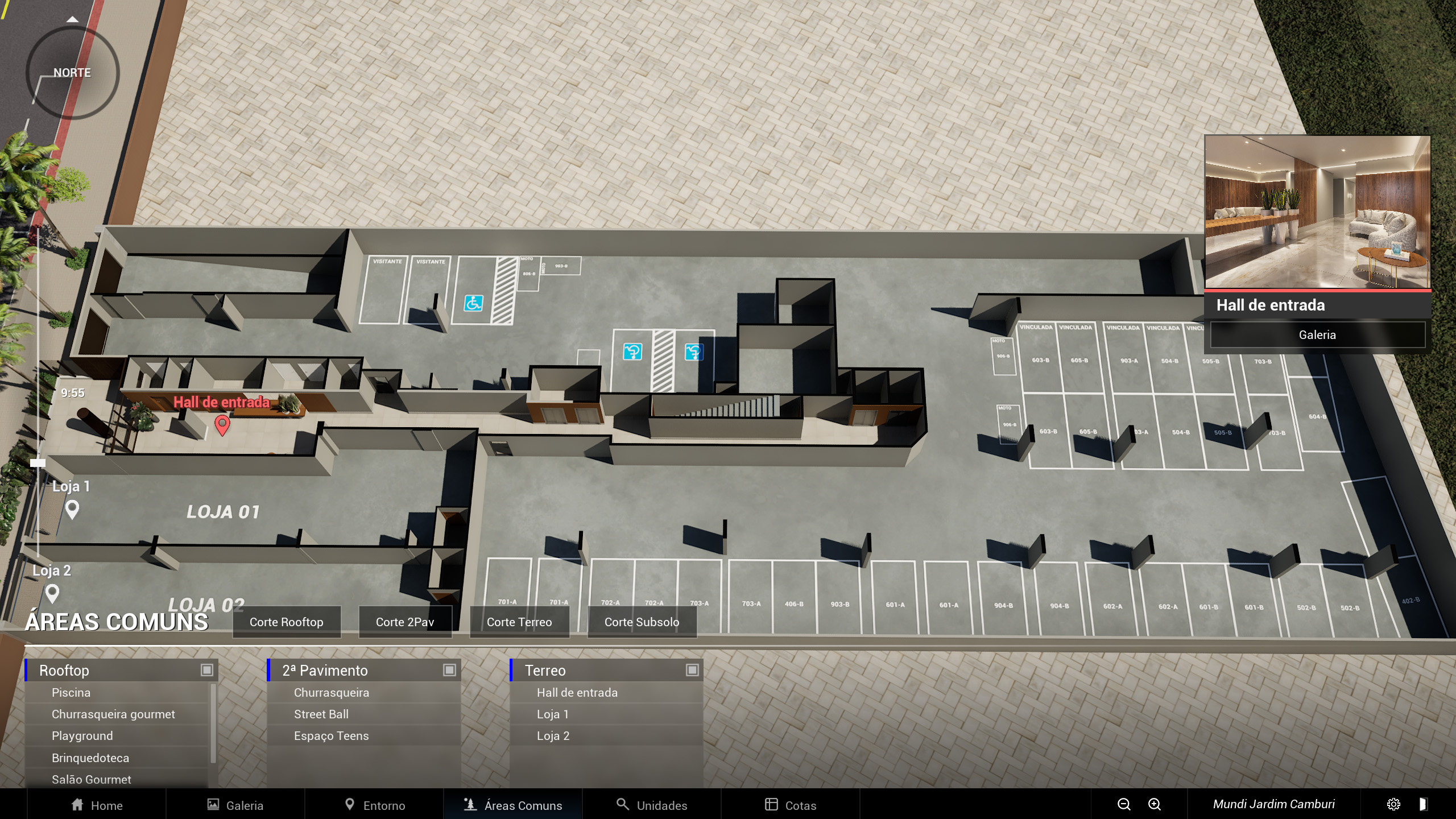1456x819 pixels.
Task: Go to Unidades search tab
Action: coord(652,805)
